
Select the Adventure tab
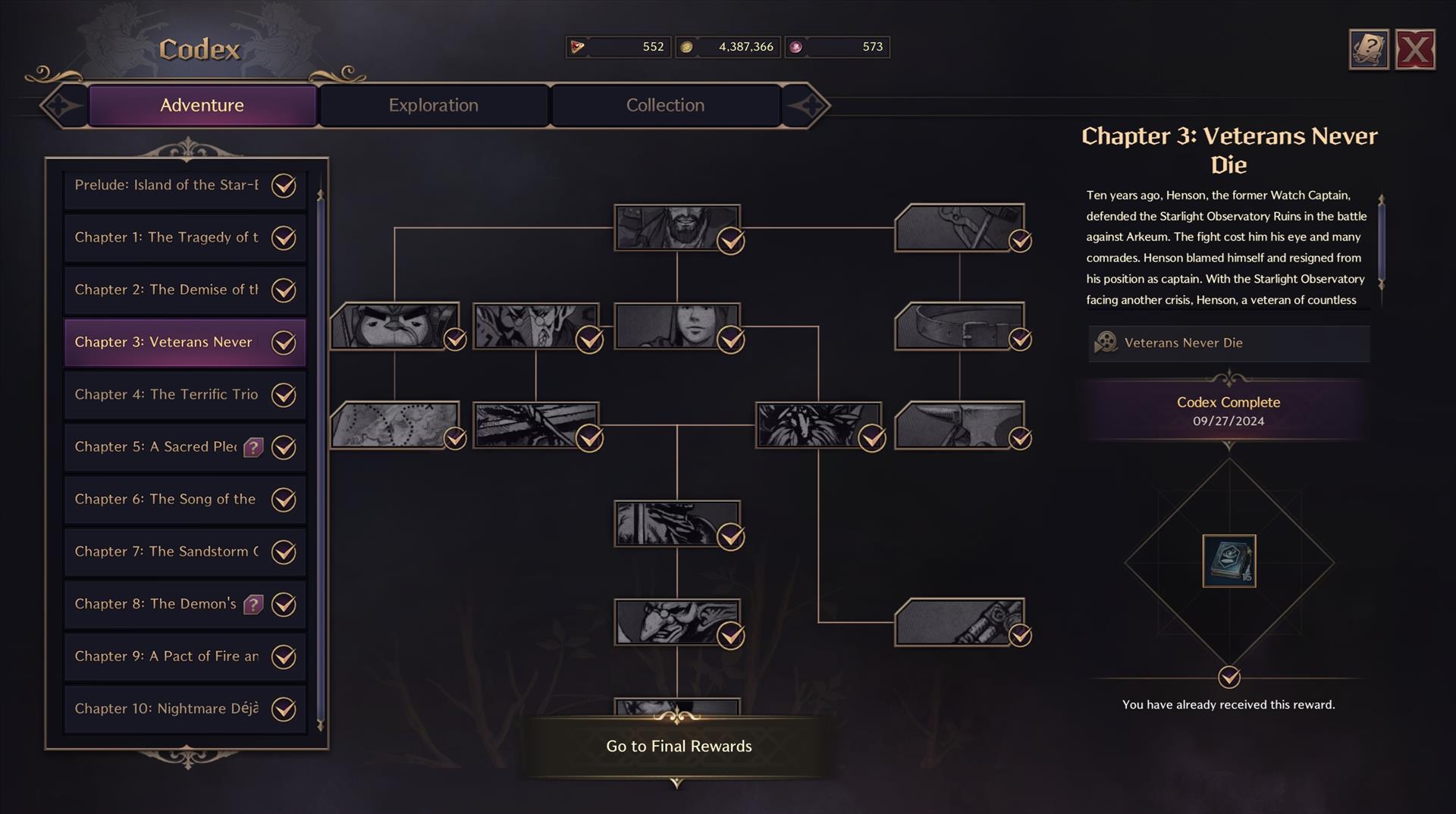pos(202,105)
